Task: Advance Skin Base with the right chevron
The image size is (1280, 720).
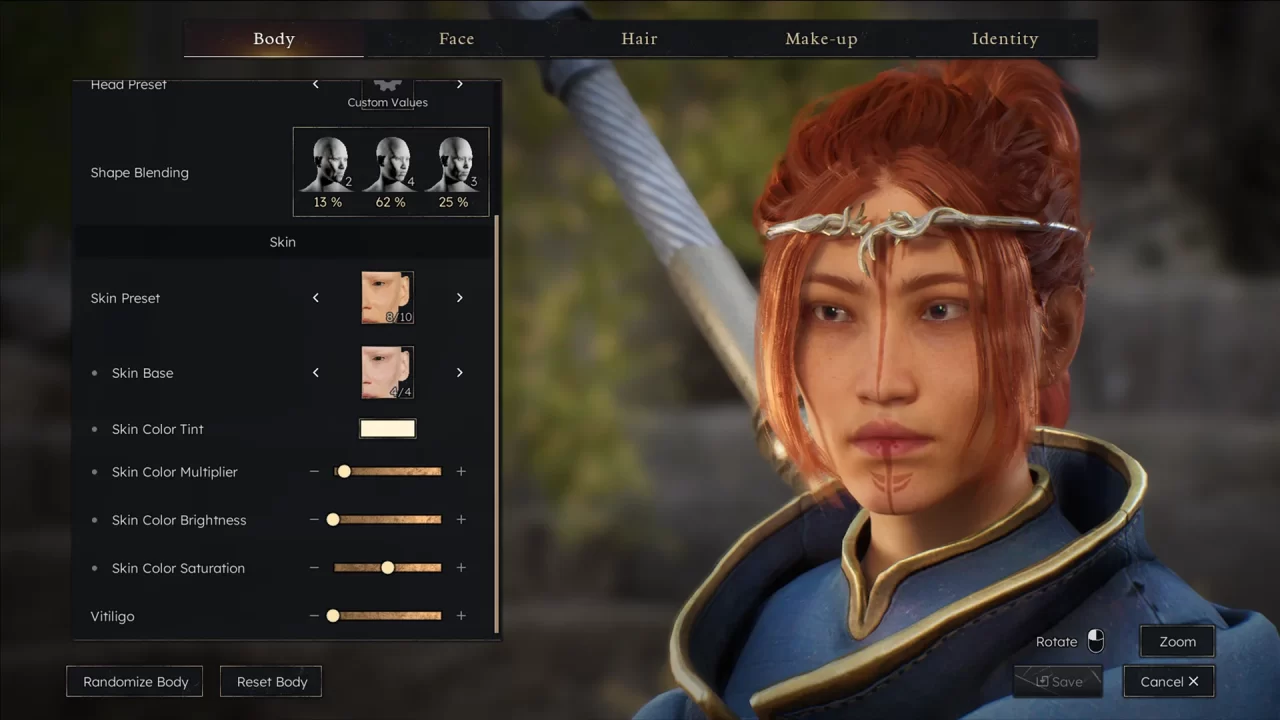Action: click(459, 372)
